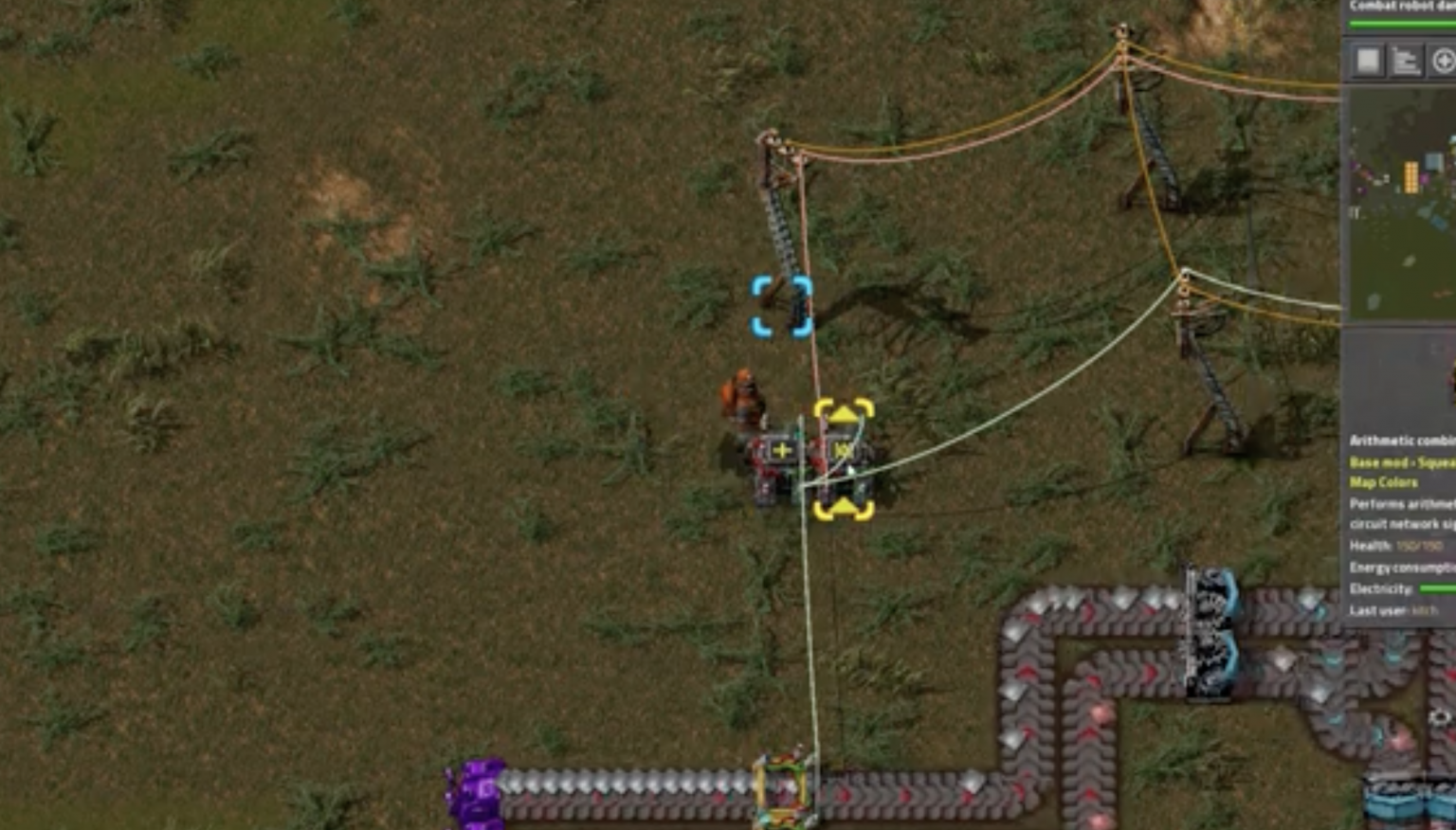The width and height of the screenshot is (1456, 830).
Task: Click the plus operation symbol on the arithmetic combinator
Action: 783,449
